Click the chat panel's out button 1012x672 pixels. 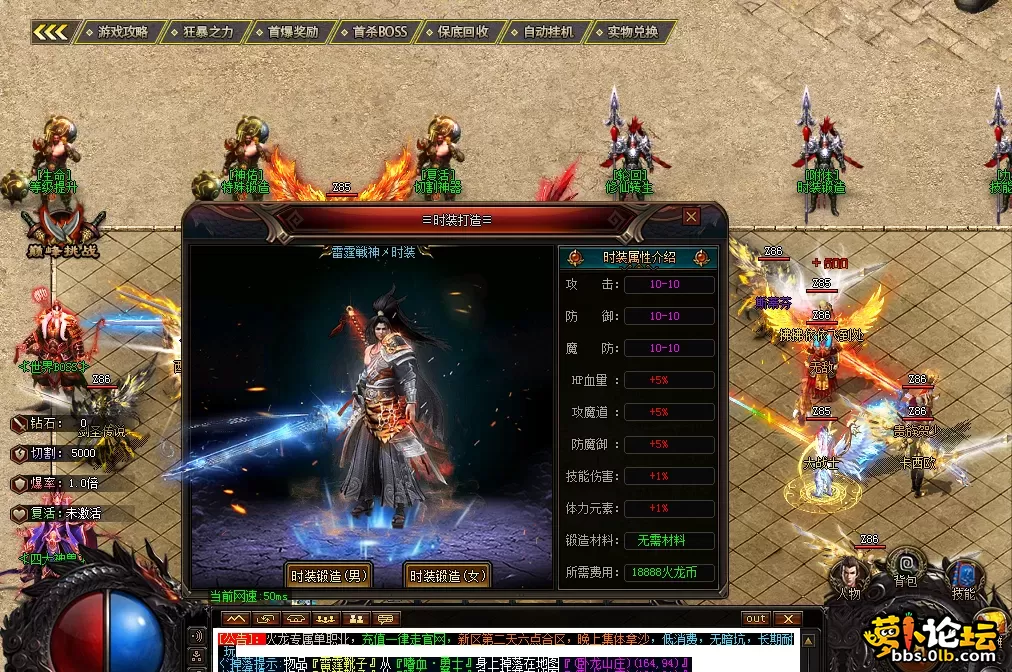coord(756,619)
